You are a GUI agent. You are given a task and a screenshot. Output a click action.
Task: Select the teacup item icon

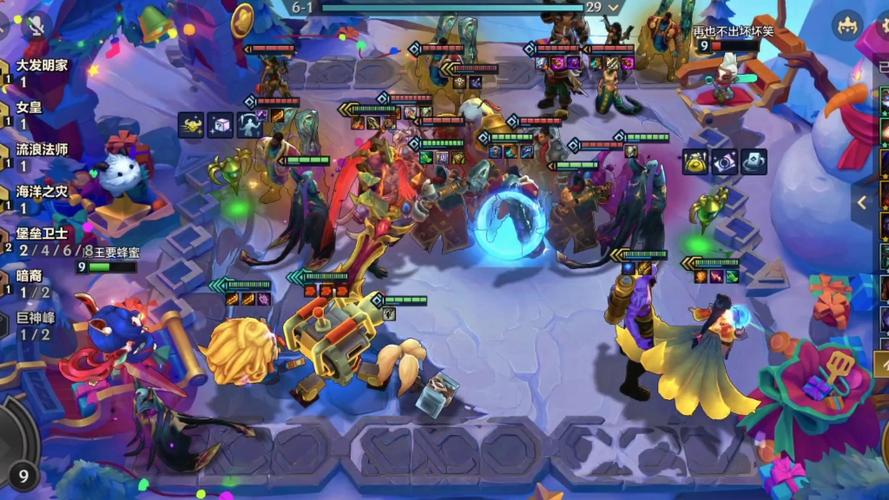754,161
